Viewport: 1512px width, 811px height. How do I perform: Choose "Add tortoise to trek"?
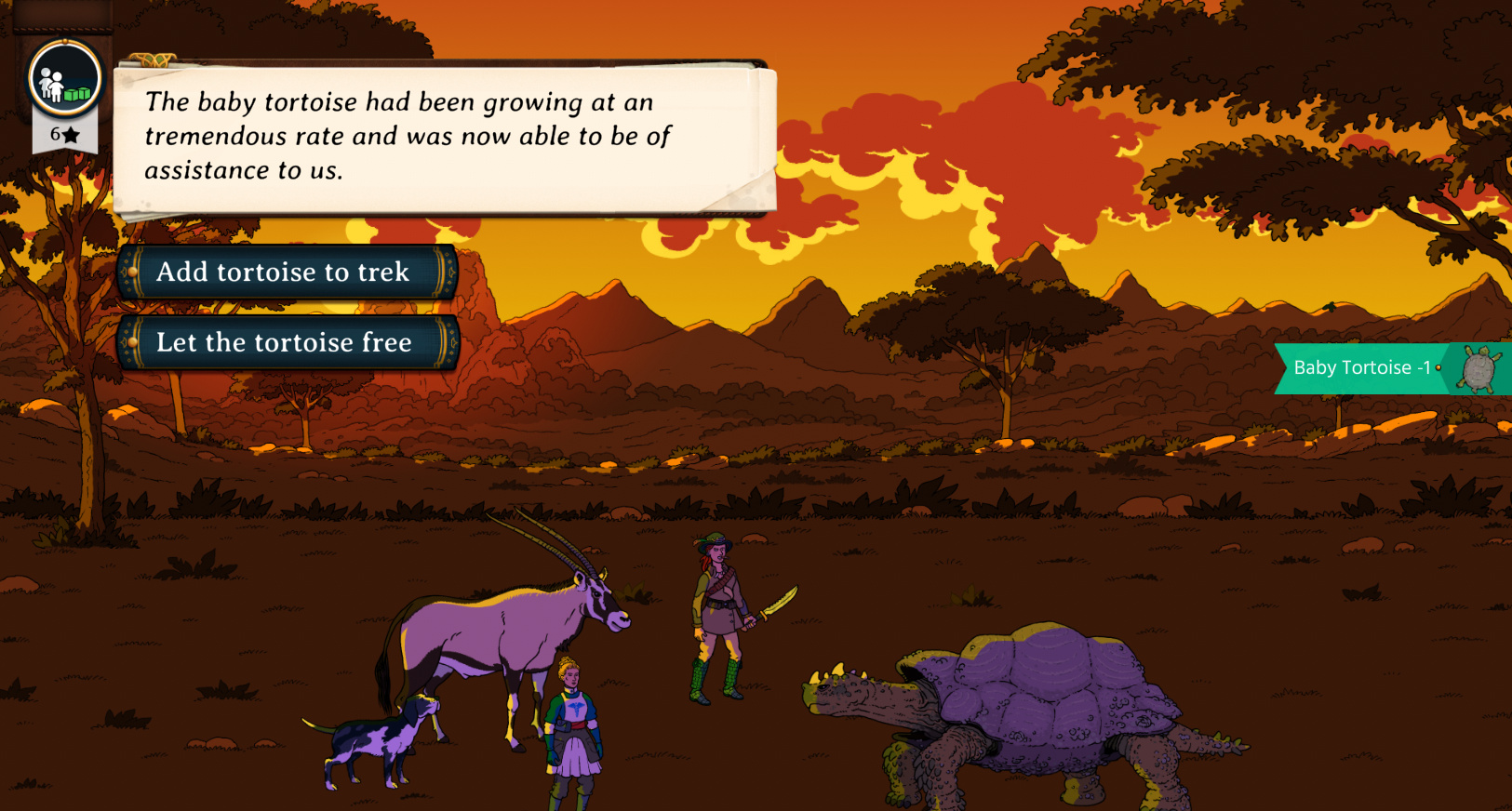[x=287, y=273]
